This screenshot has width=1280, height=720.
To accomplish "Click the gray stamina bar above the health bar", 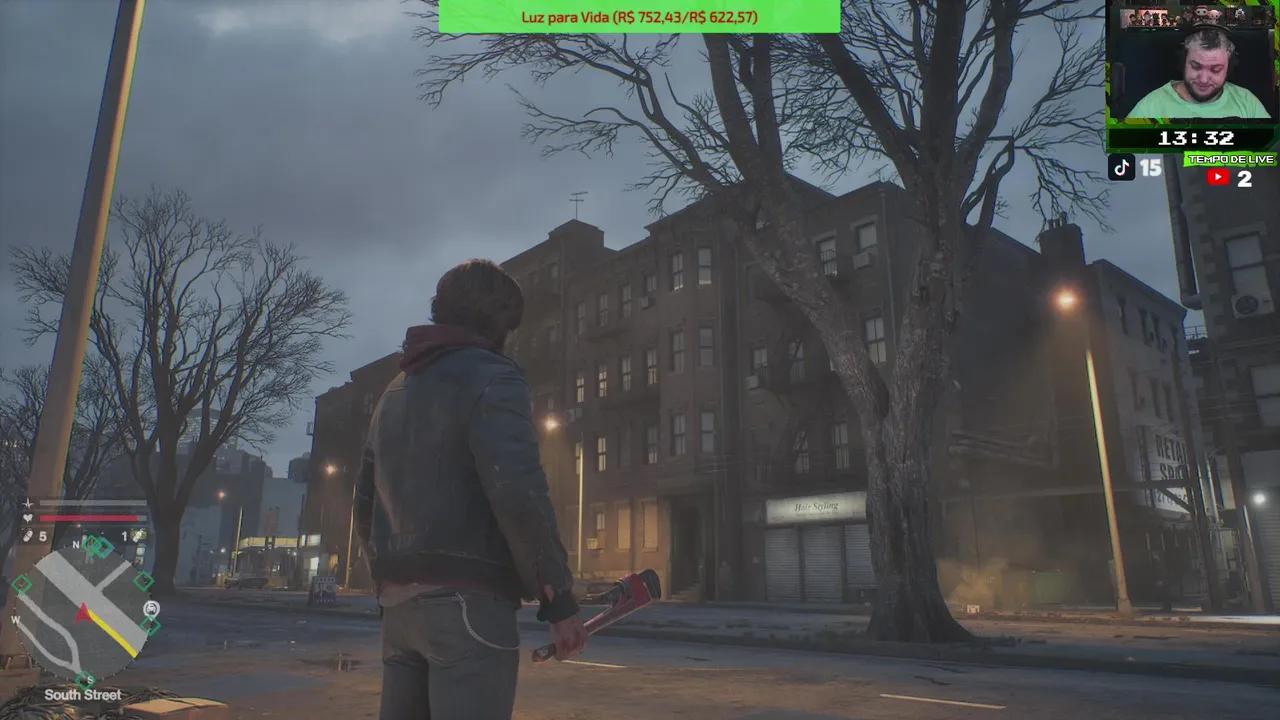I will [90, 503].
